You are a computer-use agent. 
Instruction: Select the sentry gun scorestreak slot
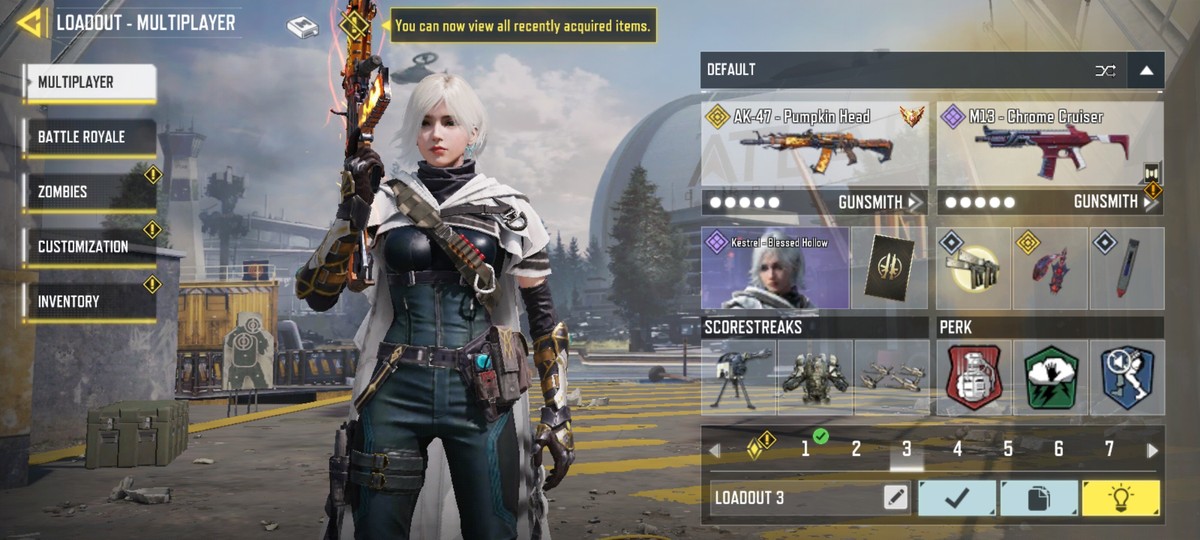pyautogui.click(x=738, y=377)
